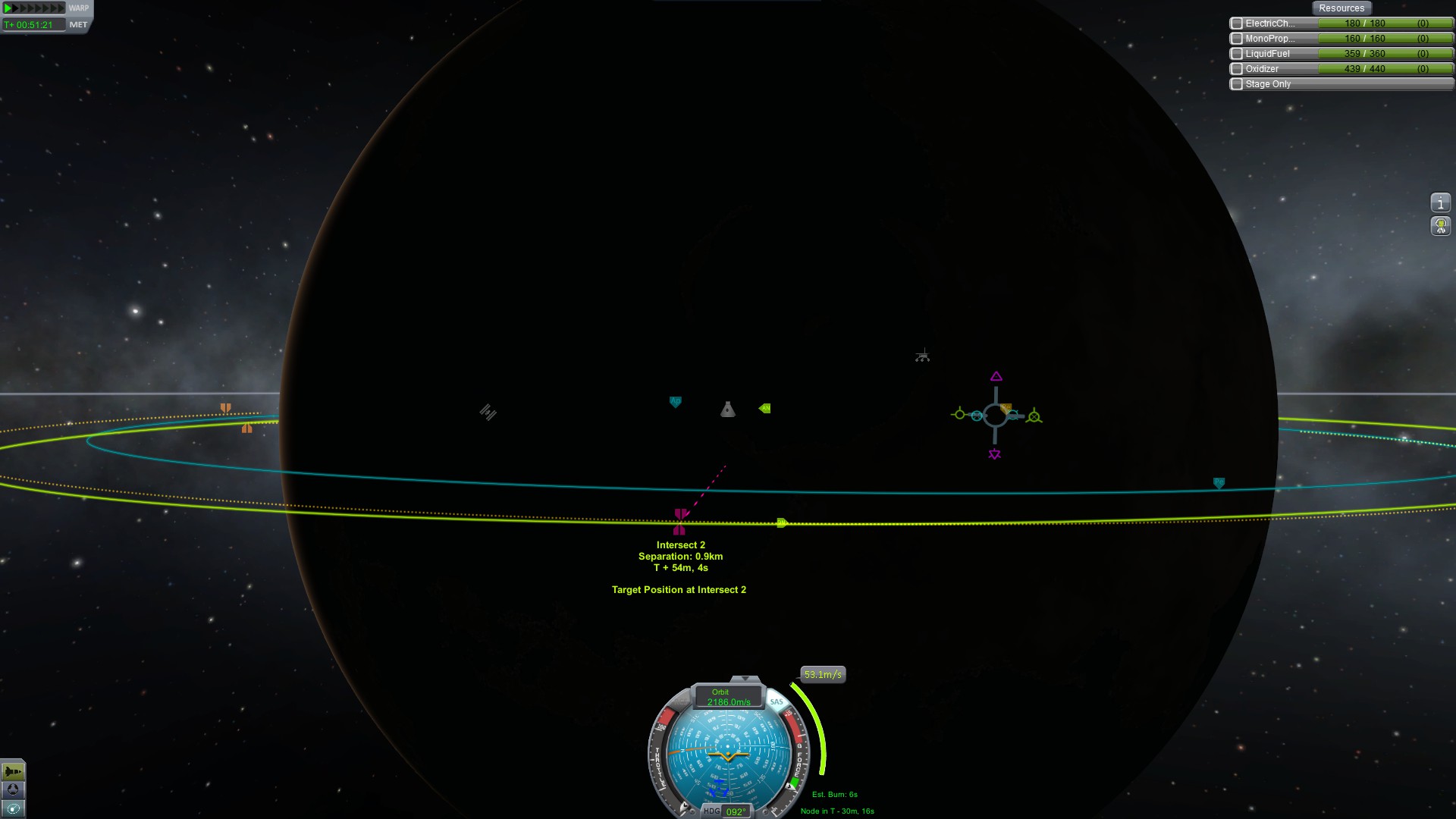The width and height of the screenshot is (1456, 819).
Task: Filter map by rocket vessel icon
Action: pos(13,772)
